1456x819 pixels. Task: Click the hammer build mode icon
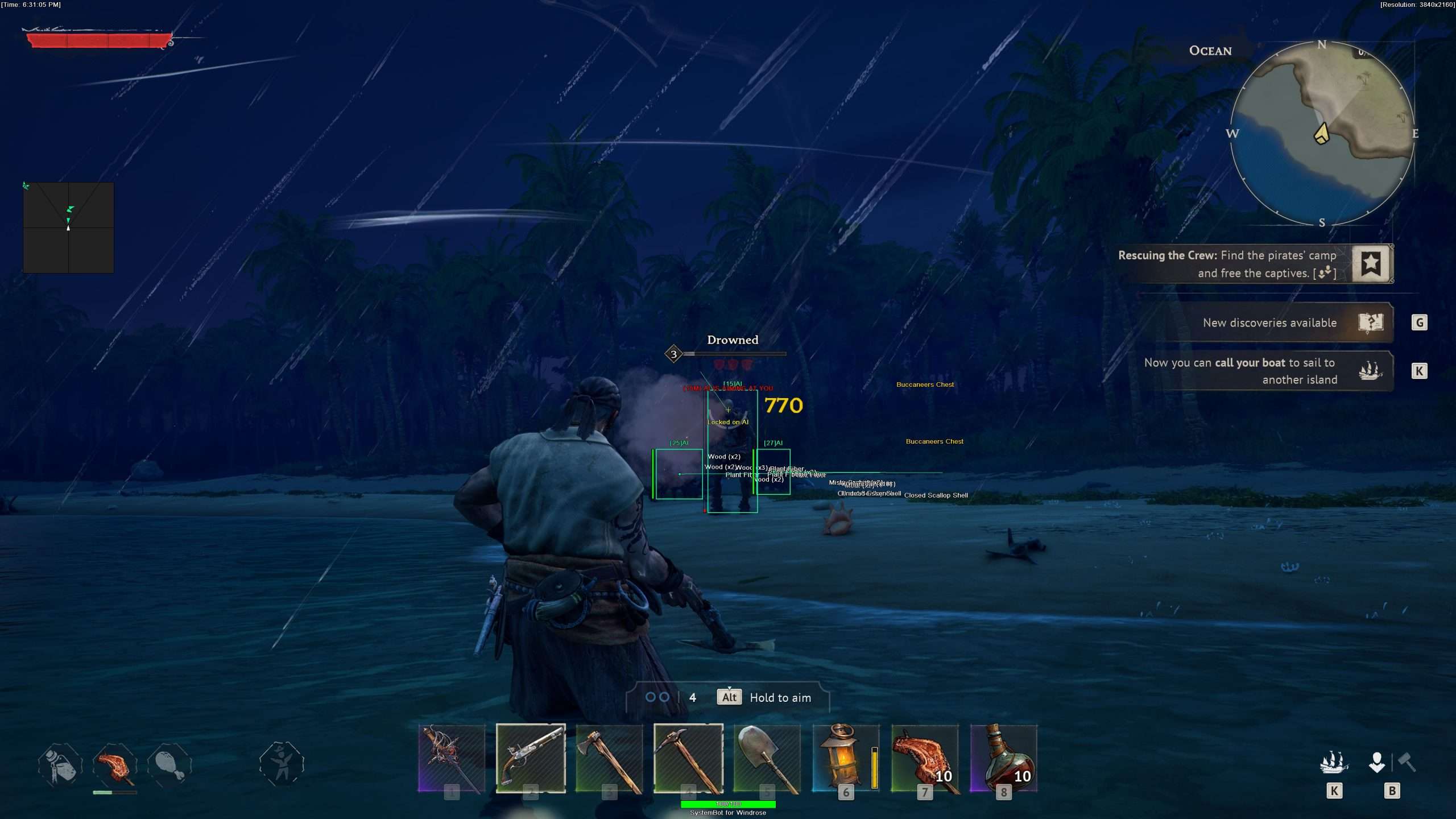pos(1407,762)
